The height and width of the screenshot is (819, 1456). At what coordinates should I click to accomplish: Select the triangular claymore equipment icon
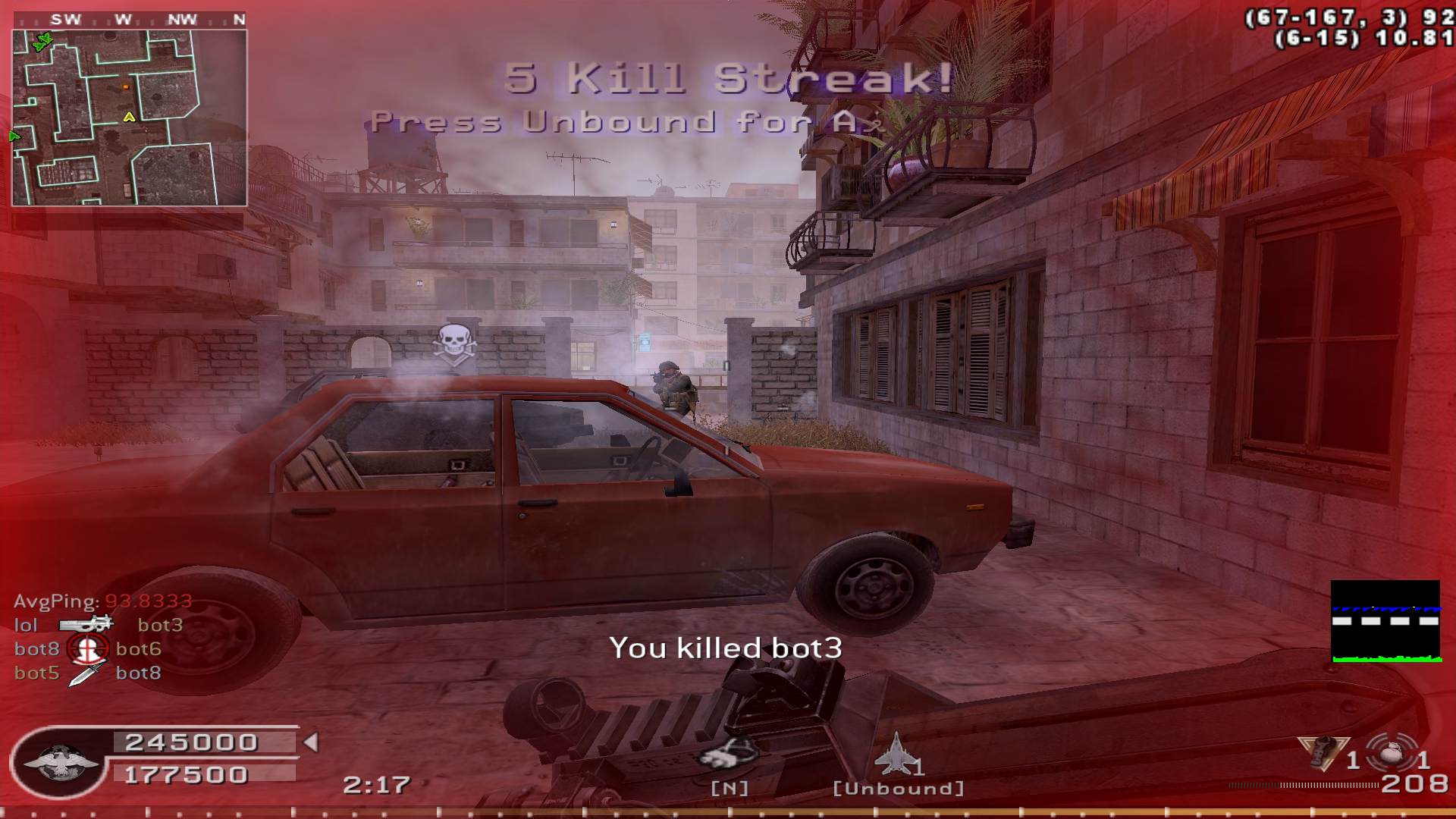[1323, 751]
